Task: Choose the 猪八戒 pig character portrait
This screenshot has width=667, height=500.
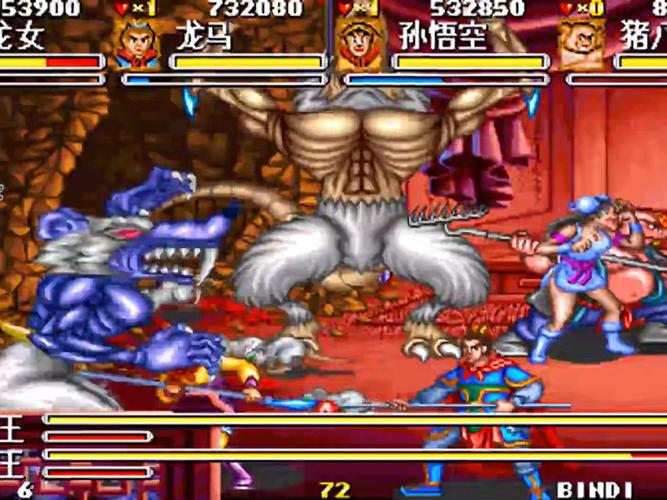Action: click(581, 44)
